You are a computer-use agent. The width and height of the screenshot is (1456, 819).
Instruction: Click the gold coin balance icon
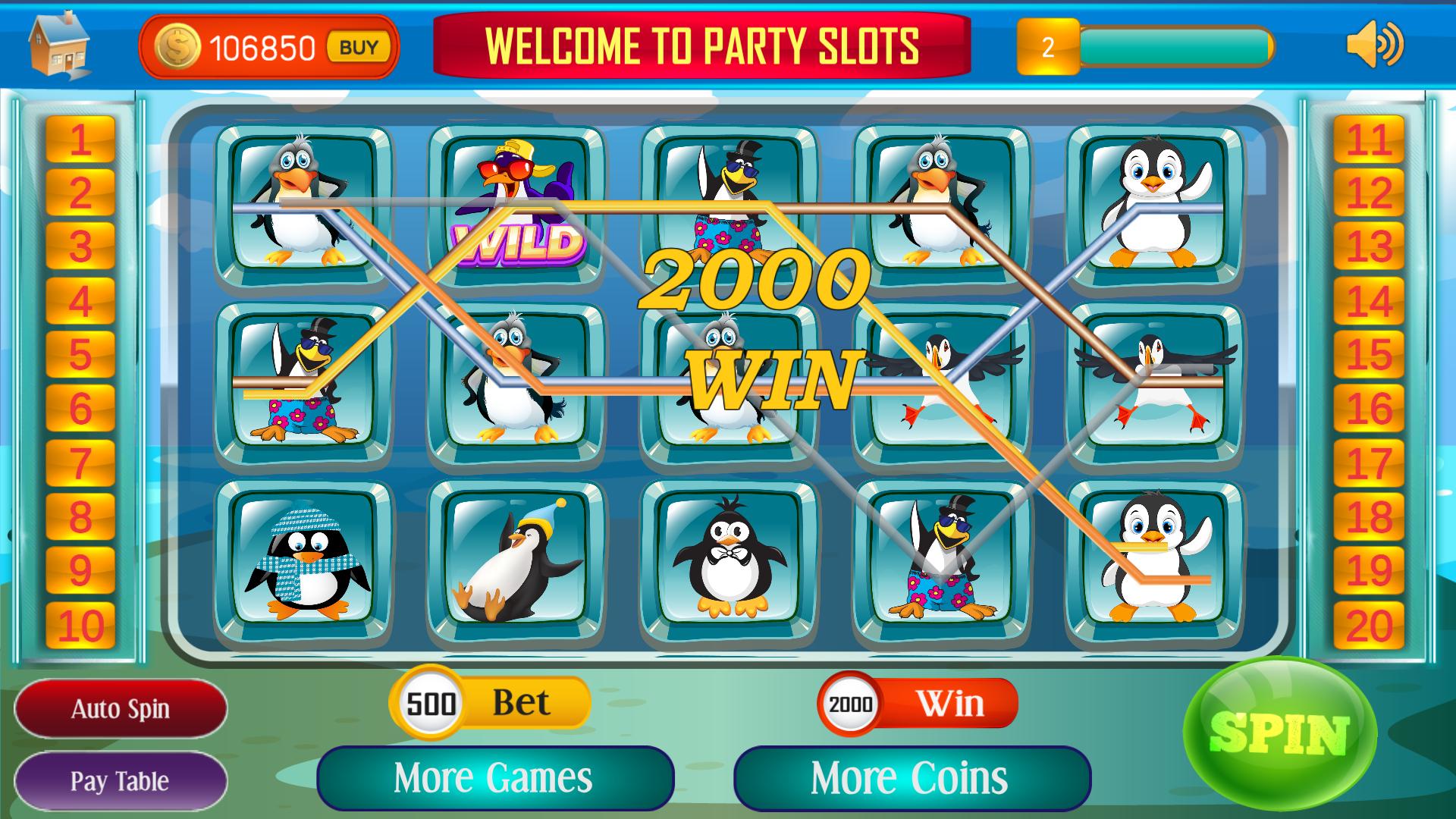(x=176, y=47)
